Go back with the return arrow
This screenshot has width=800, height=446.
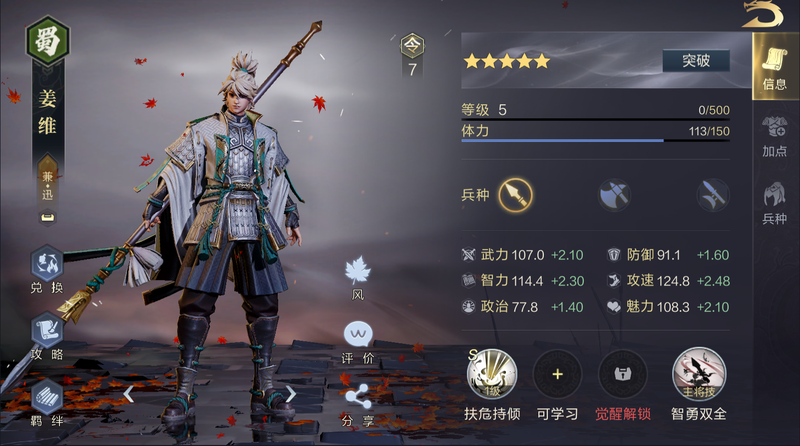point(764,14)
